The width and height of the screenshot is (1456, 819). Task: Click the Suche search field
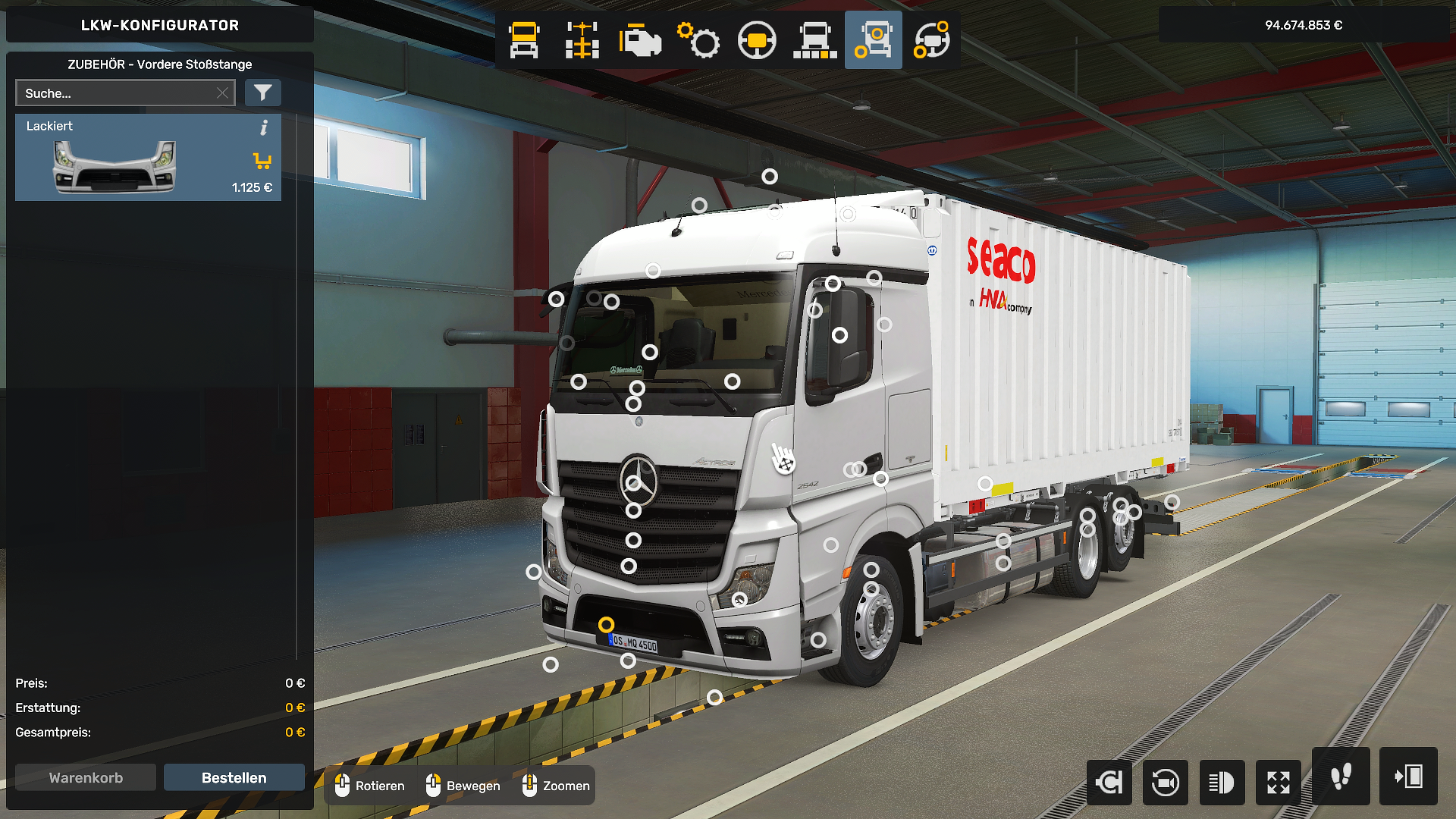(x=114, y=93)
